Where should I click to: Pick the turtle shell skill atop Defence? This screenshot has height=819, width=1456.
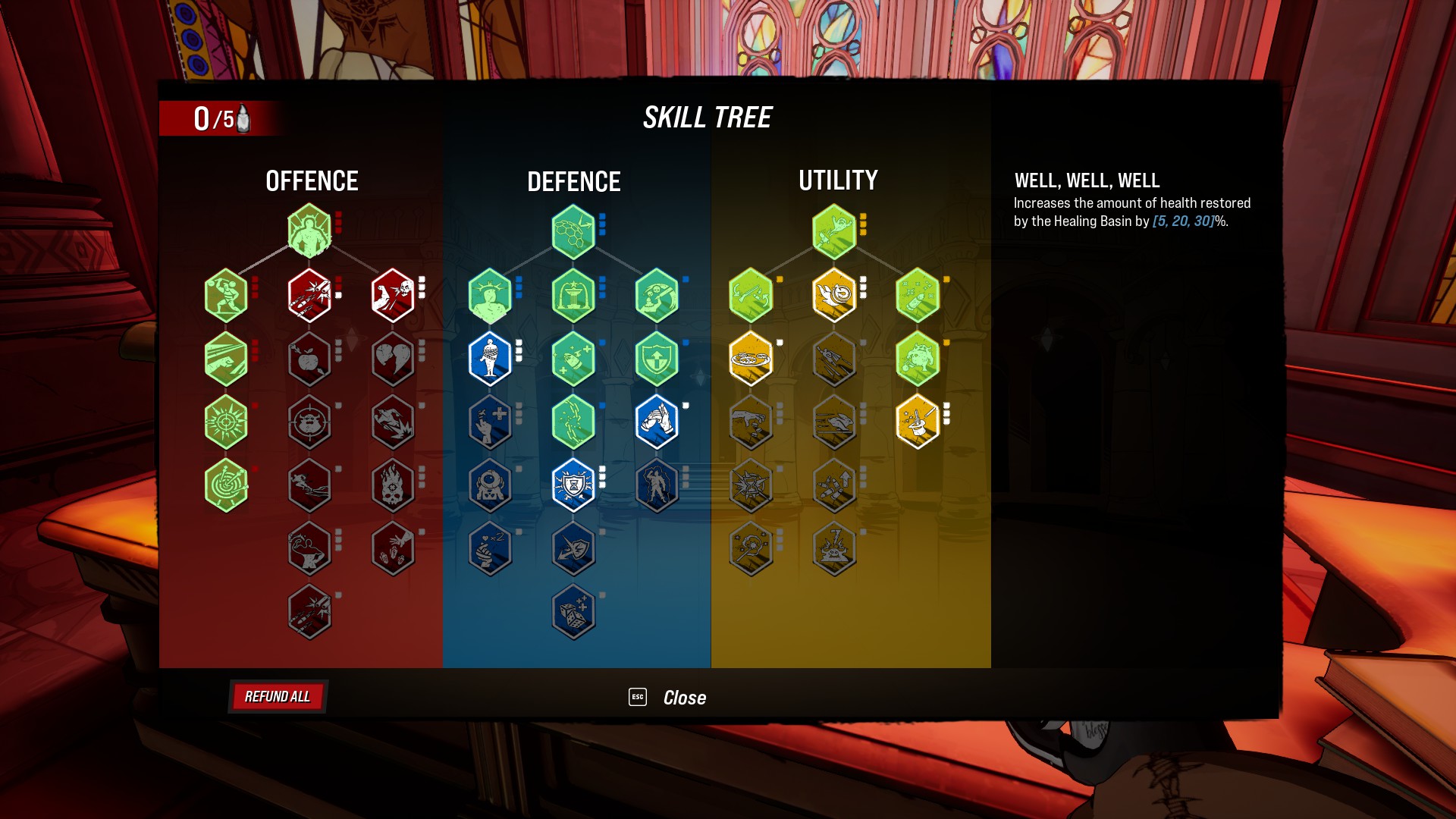coord(573,231)
